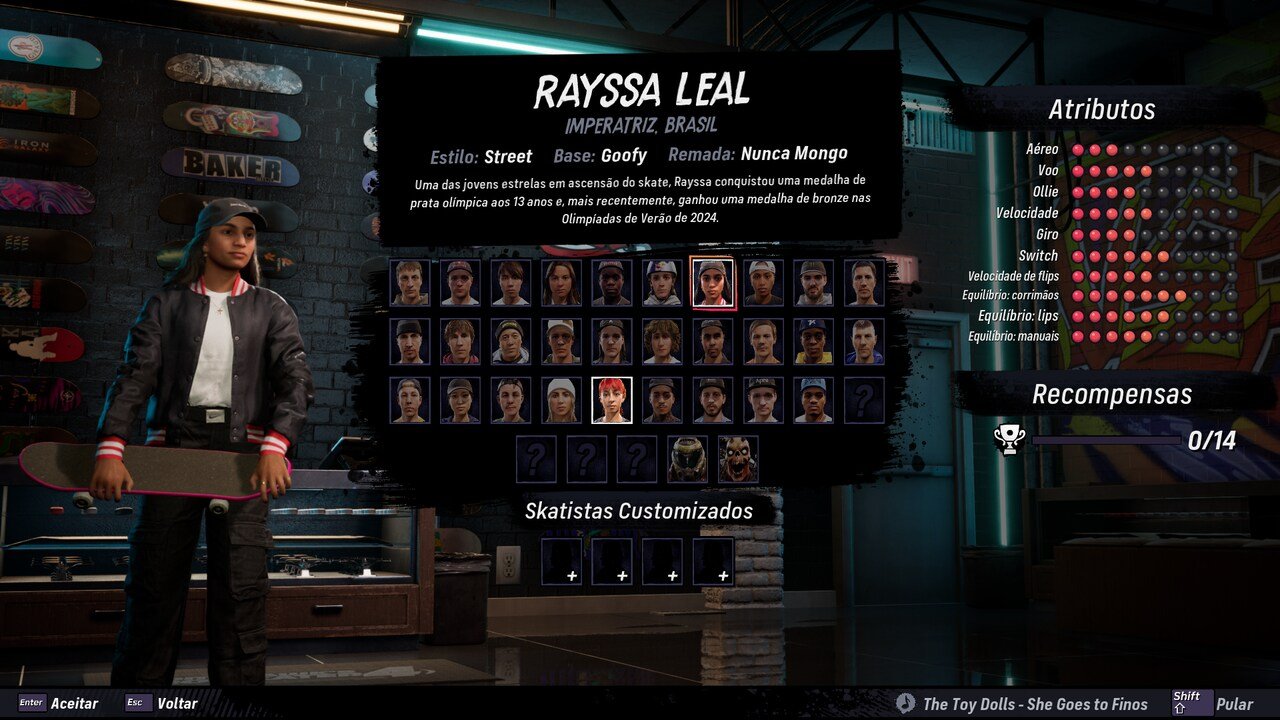Choose the red-haired skater portrait
This screenshot has width=1280, height=720.
pos(611,400)
